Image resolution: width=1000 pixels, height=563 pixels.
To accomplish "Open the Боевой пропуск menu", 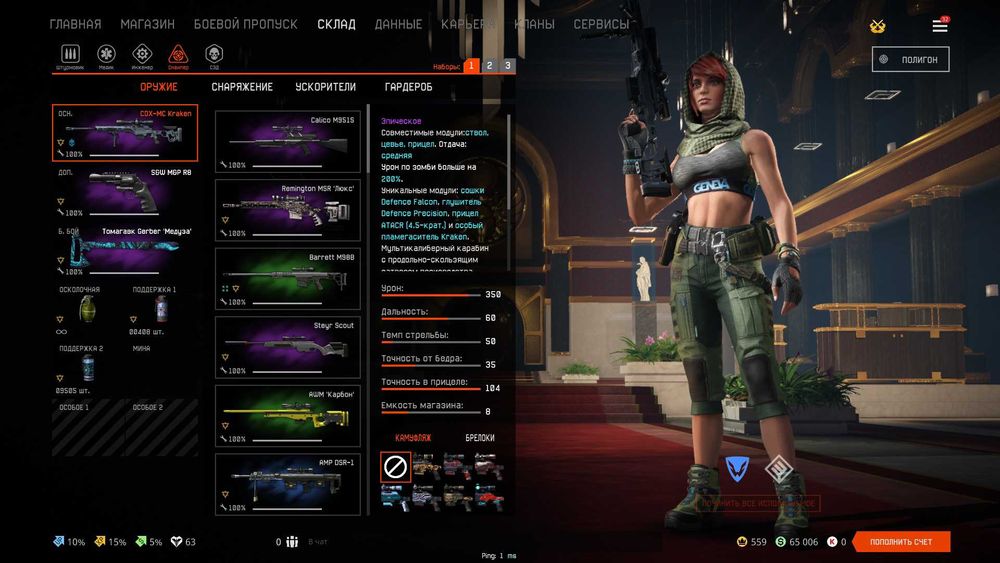I will [x=245, y=24].
